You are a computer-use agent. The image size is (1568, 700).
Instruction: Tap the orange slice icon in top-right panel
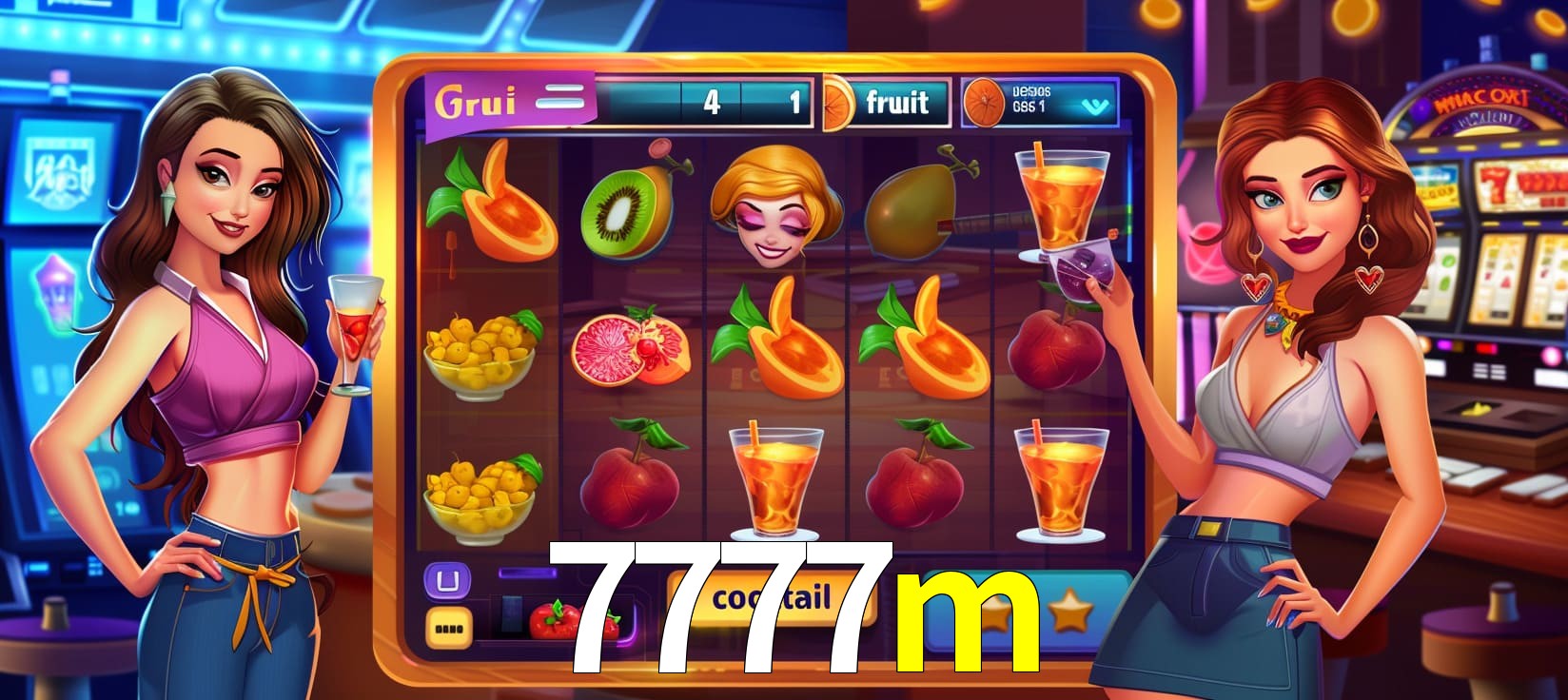pyautogui.click(x=985, y=102)
